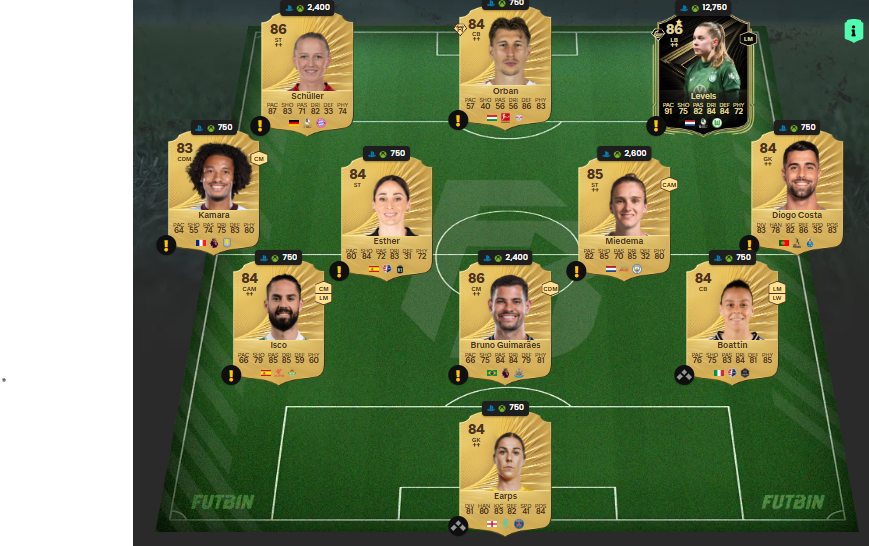This screenshot has height=546, width=869.
Task: Click the yellow warning icon beside Isco
Action: [231, 375]
